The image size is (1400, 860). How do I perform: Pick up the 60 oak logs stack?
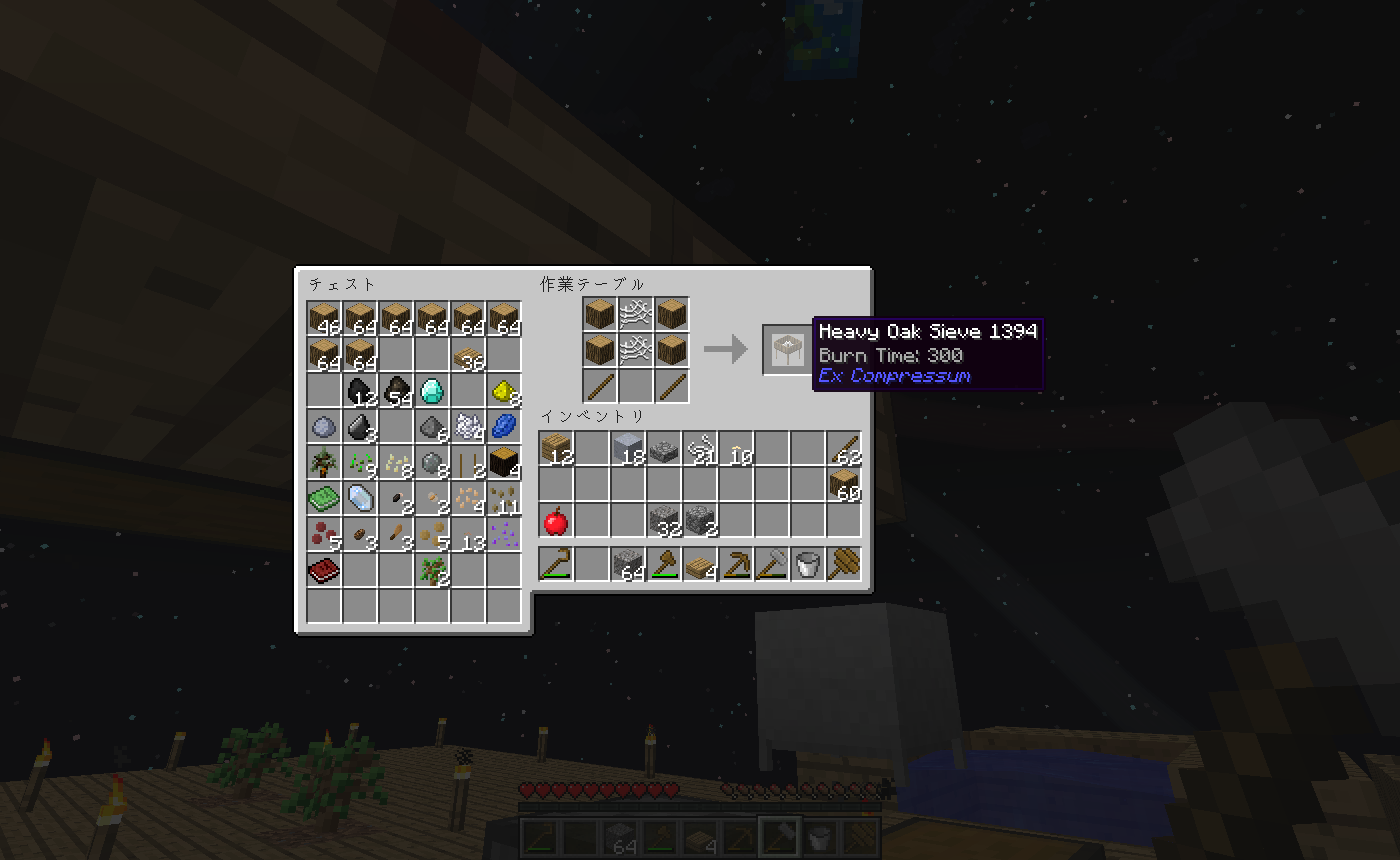[x=844, y=486]
